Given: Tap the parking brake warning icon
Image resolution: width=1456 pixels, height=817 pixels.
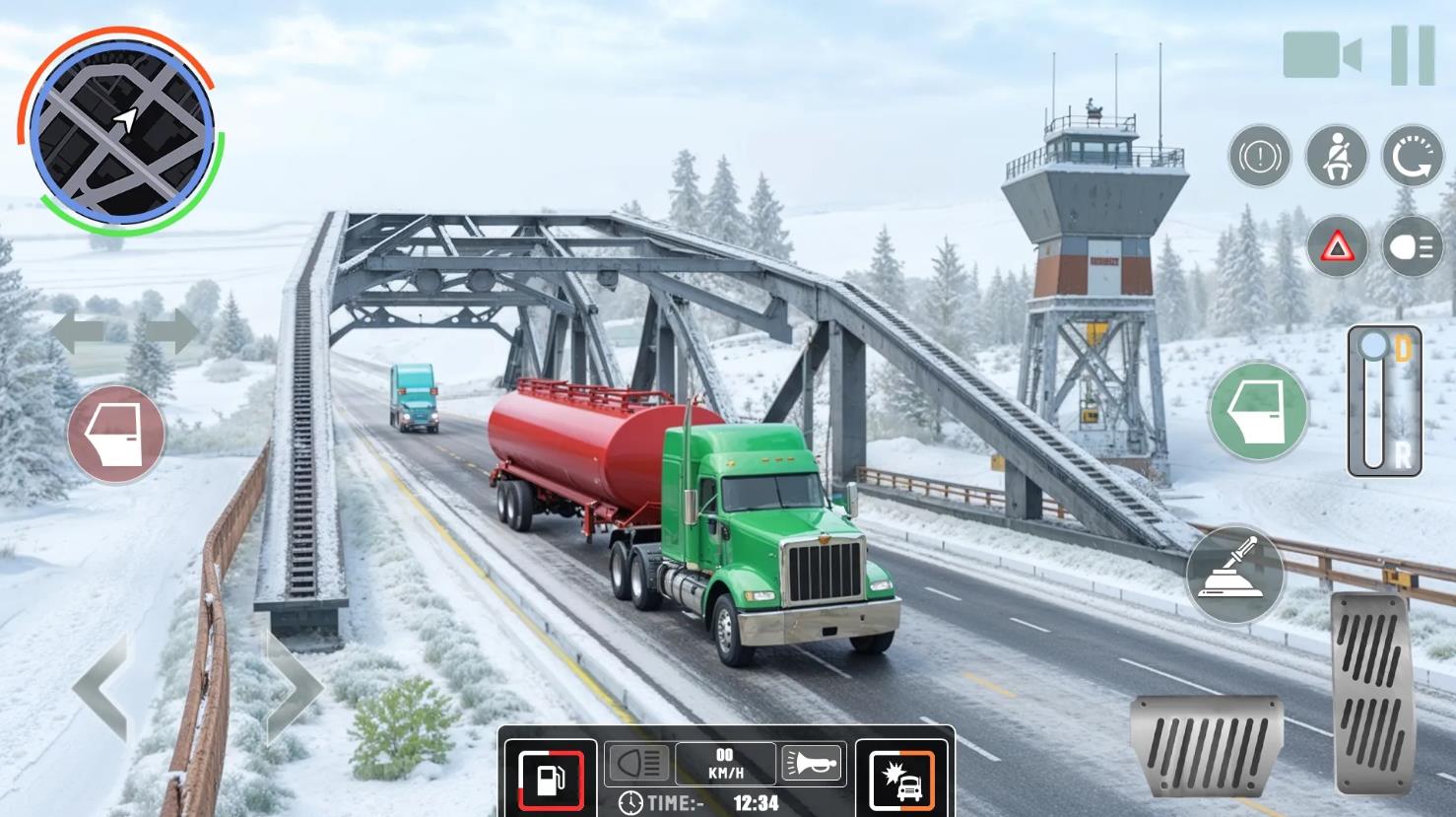Looking at the screenshot, I should click(x=1260, y=157).
